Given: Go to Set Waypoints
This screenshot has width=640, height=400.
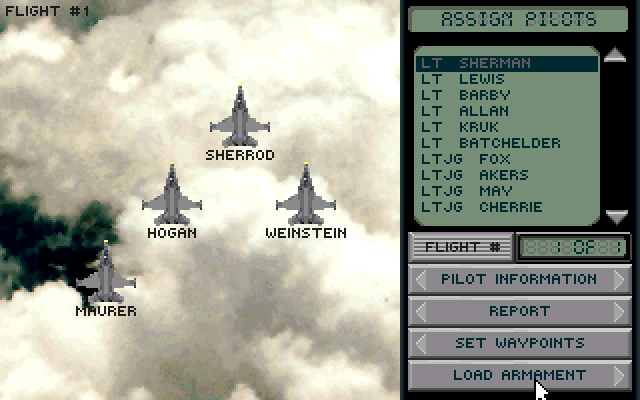Looking at the screenshot, I should click(519, 343).
